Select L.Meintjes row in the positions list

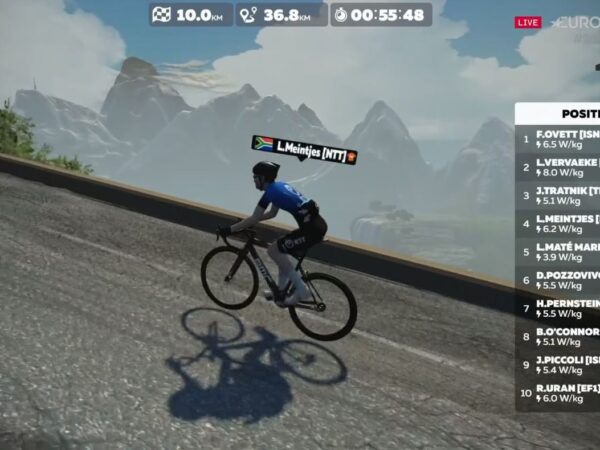click(x=566, y=223)
